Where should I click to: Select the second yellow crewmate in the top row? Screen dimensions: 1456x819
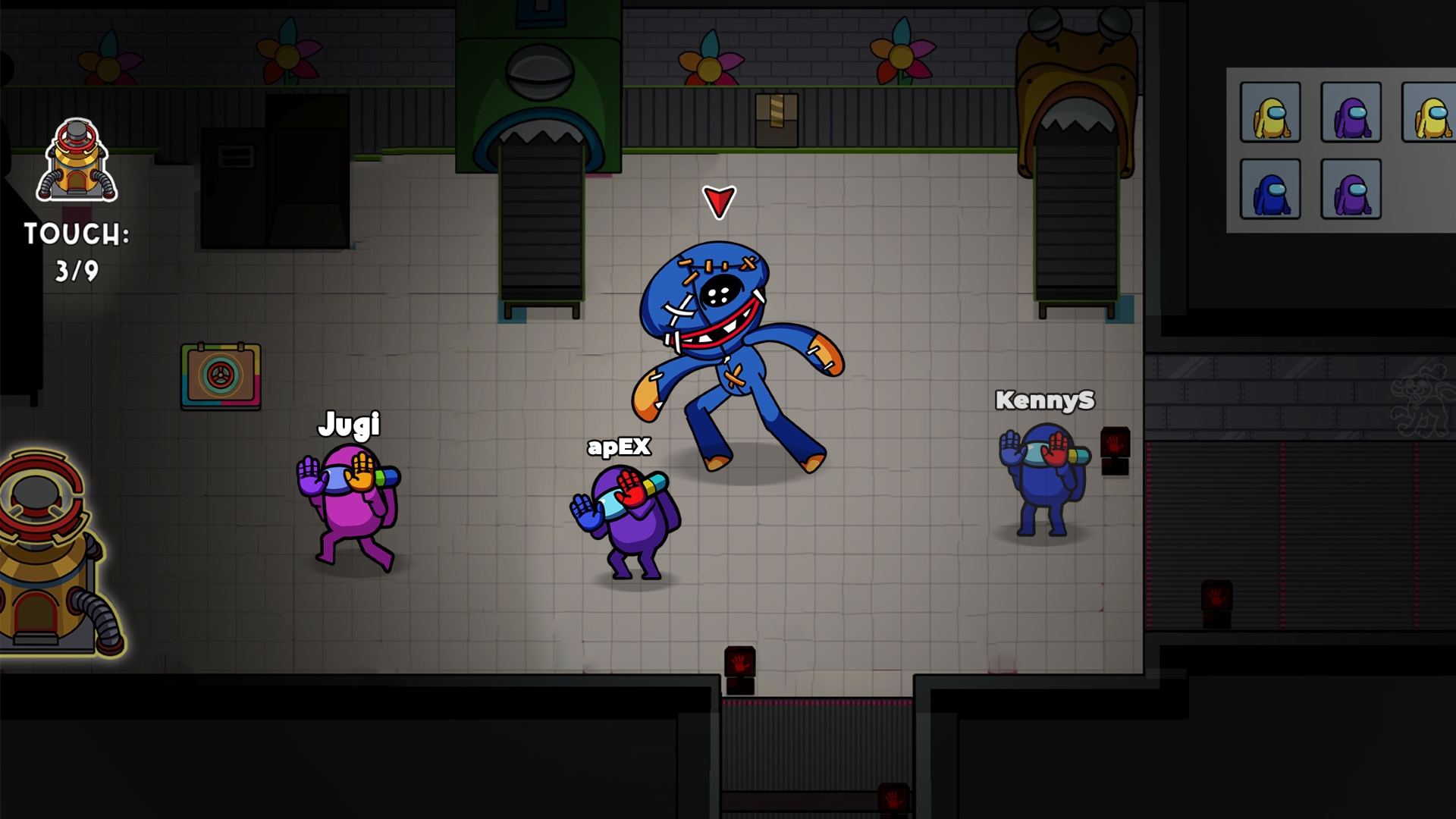(x=1432, y=112)
